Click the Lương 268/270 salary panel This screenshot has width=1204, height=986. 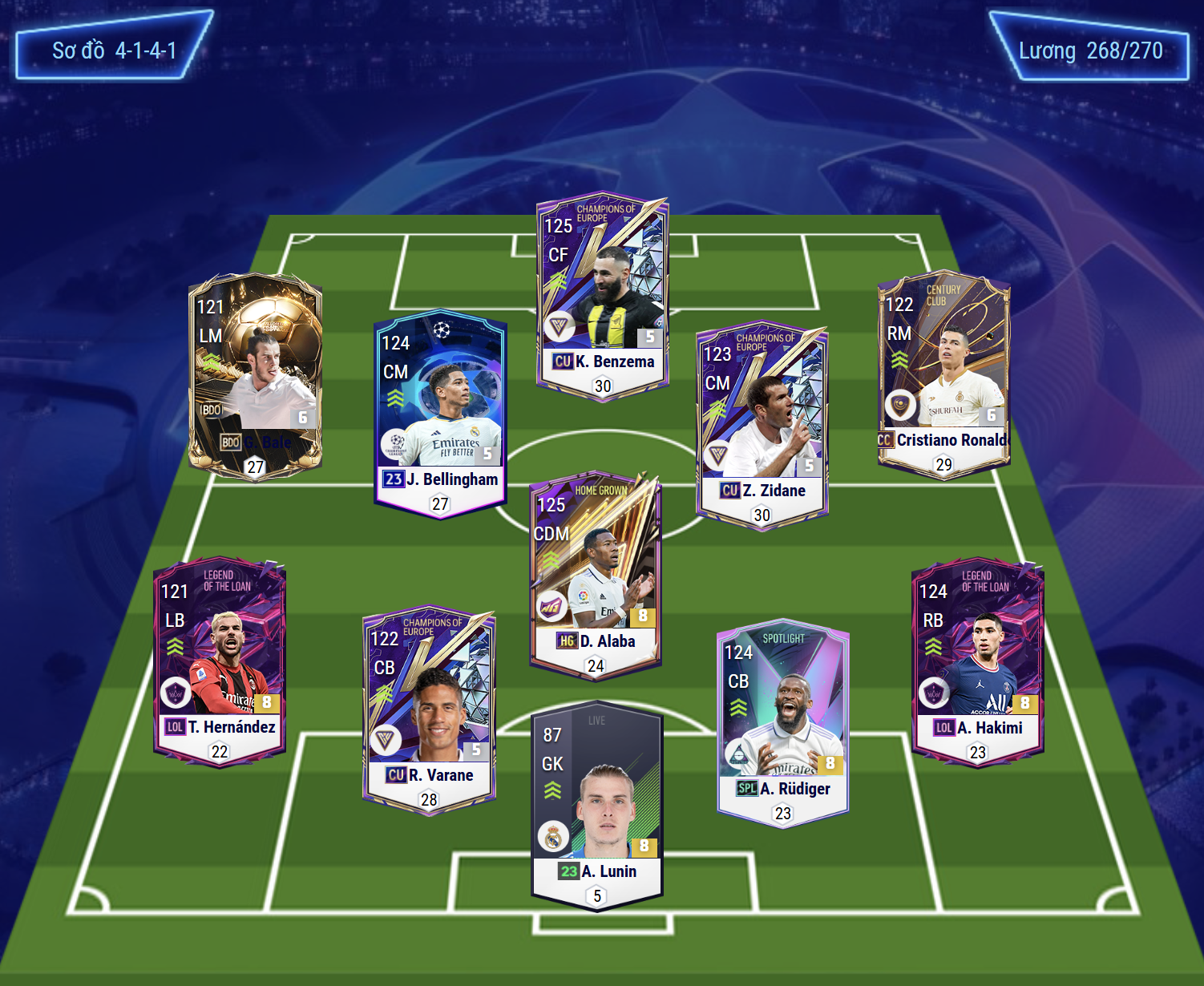point(1090,51)
